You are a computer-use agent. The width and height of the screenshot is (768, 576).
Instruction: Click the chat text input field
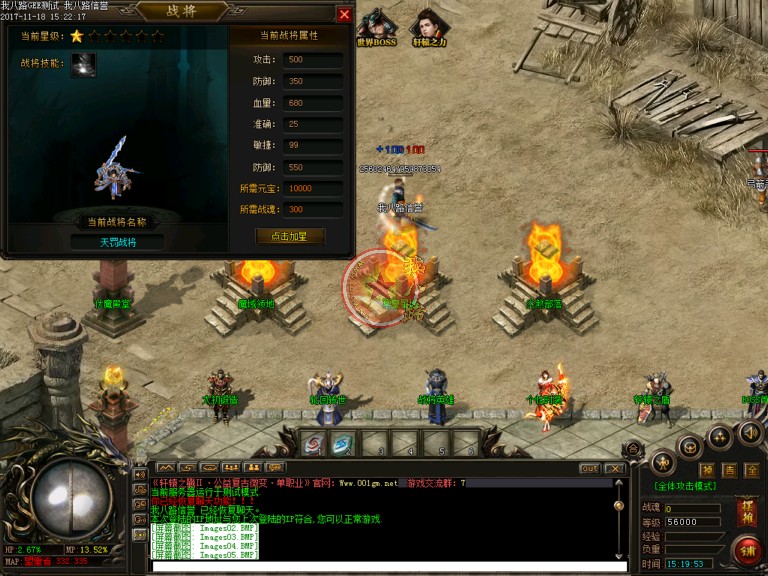click(380, 567)
